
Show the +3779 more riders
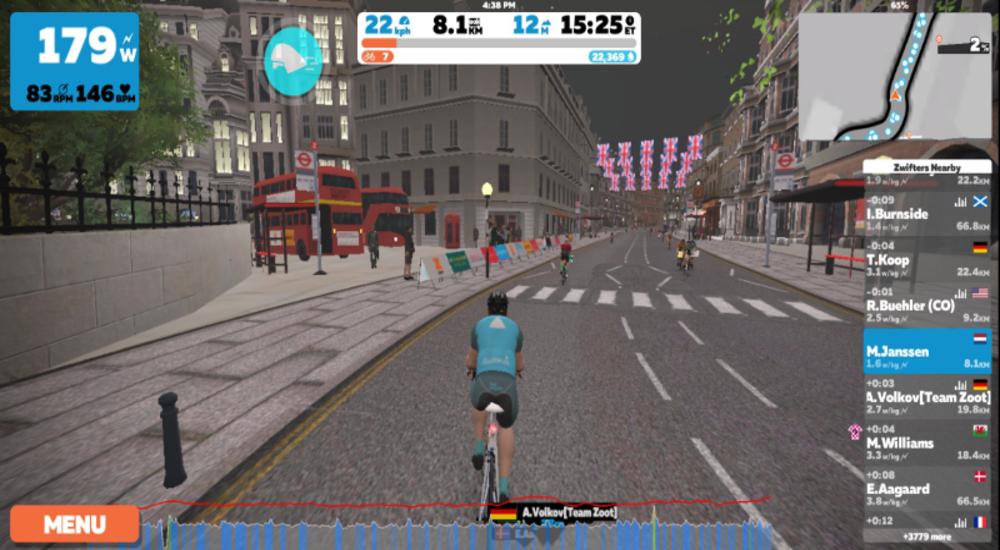(x=927, y=536)
